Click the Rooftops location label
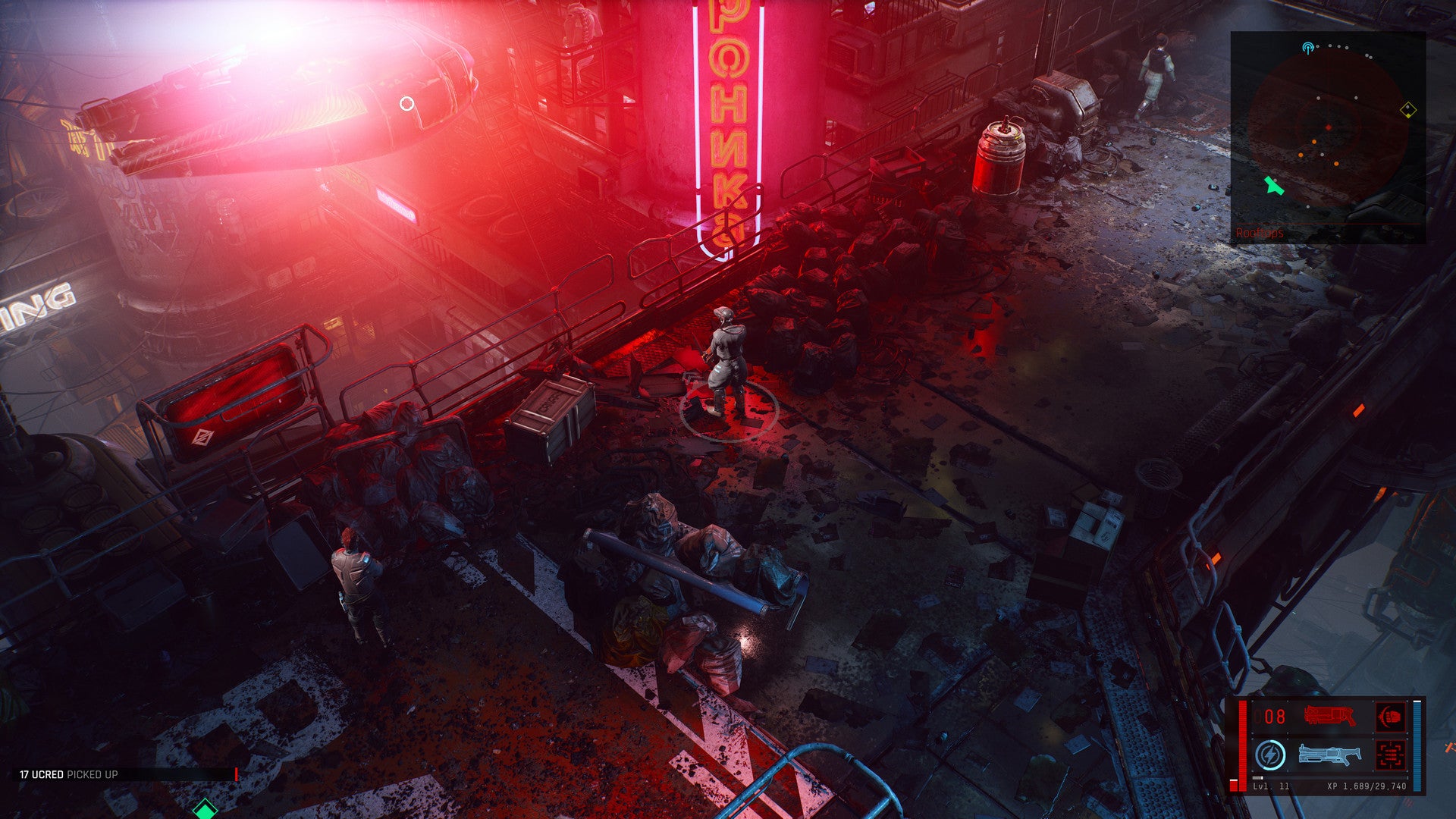 [x=1258, y=233]
